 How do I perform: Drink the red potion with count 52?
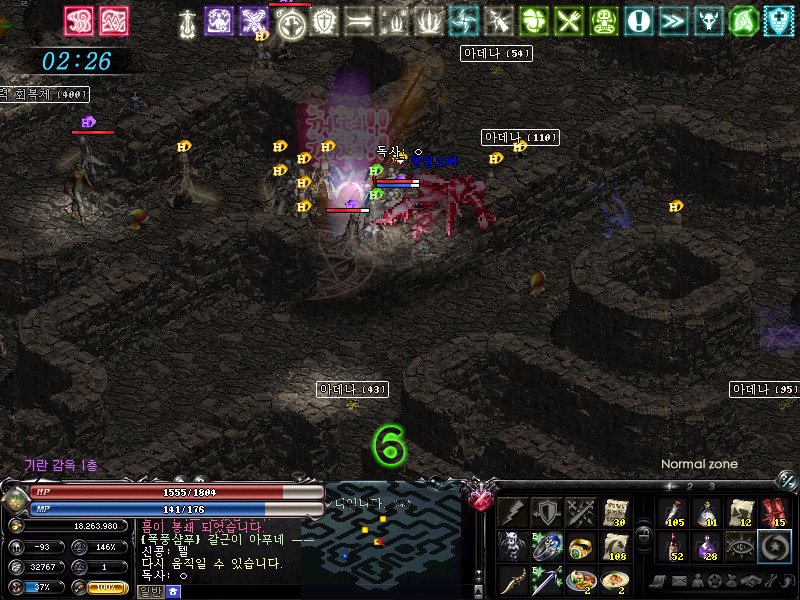pos(673,547)
